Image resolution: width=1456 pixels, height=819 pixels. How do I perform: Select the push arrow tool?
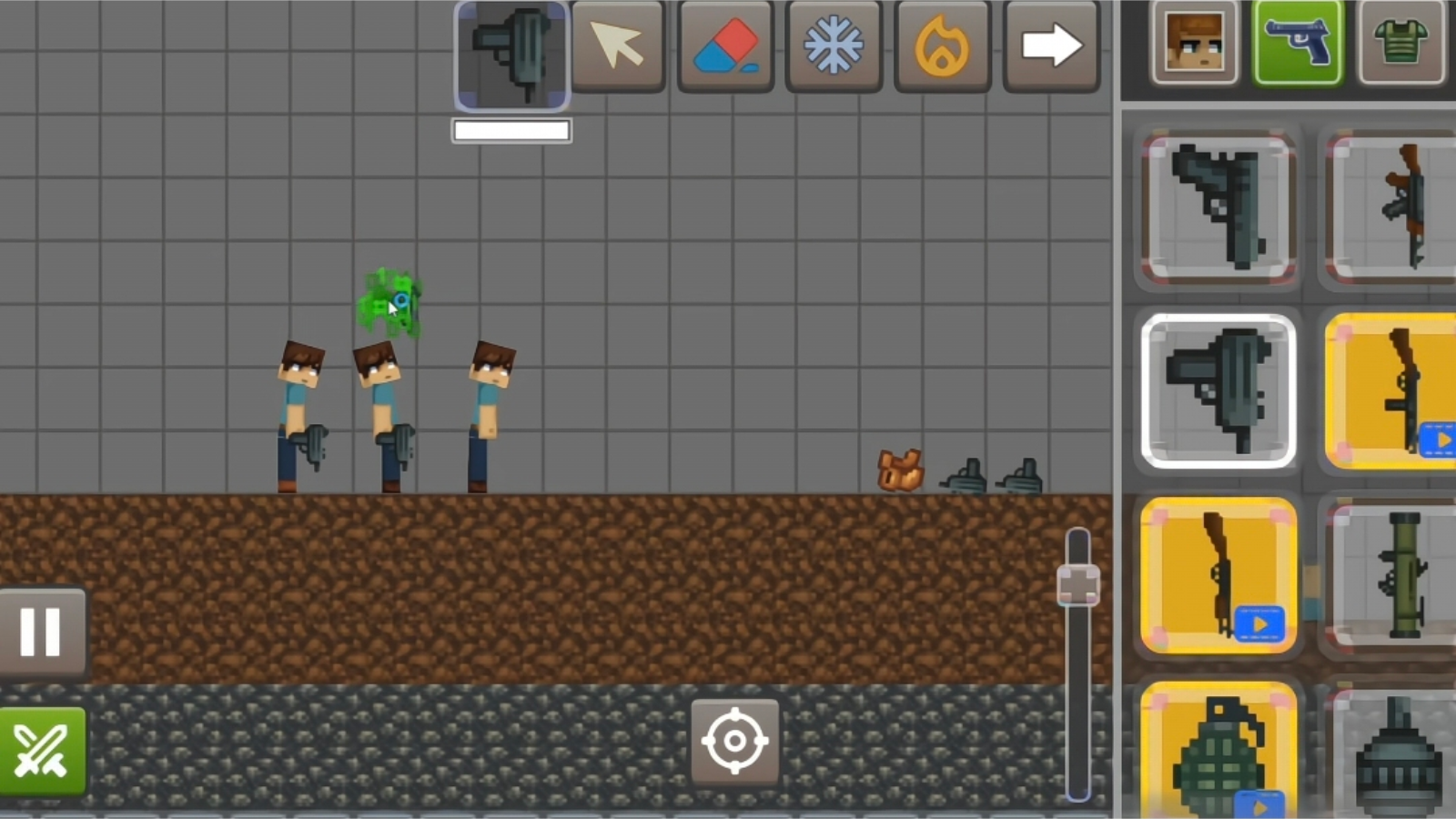tap(1051, 47)
